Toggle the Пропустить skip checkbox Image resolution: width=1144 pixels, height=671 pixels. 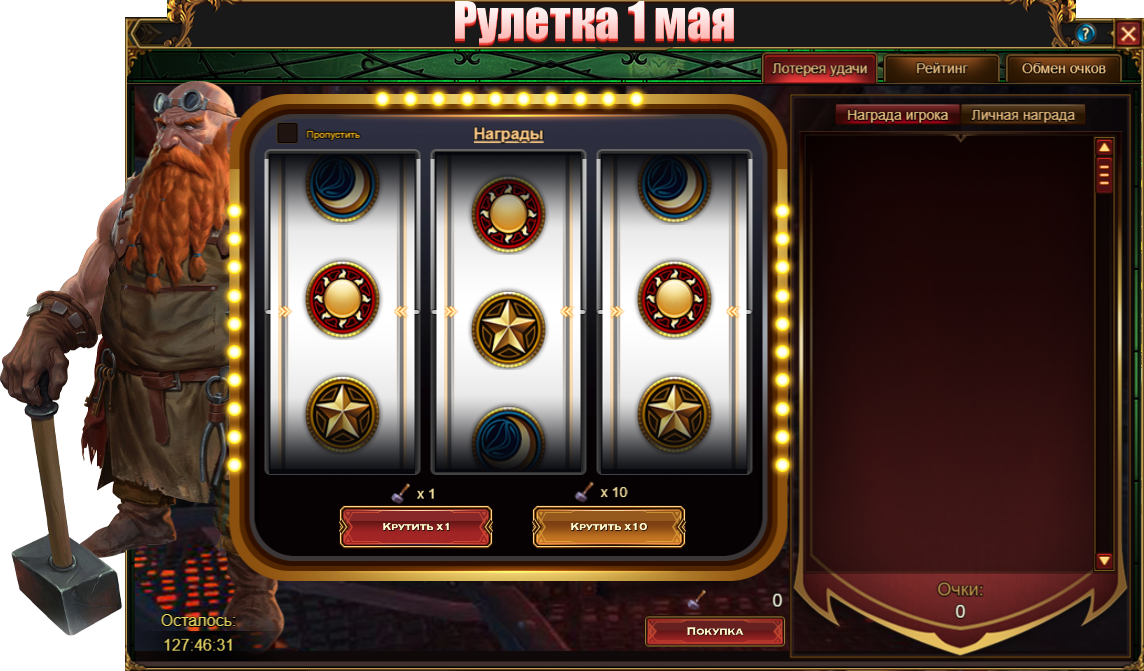(288, 133)
